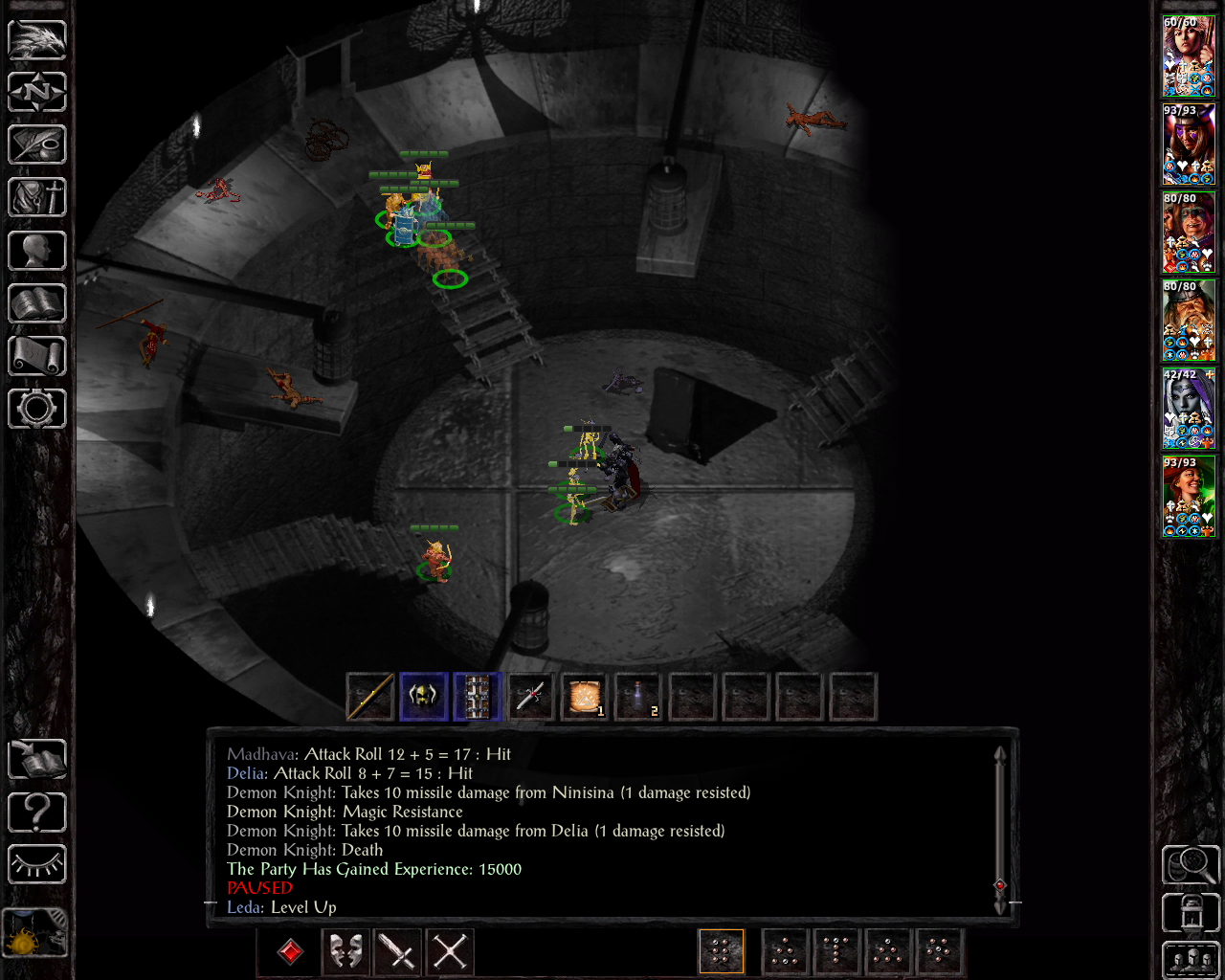Choose the orange-highlighted party formation
1225x980 pixels.
pos(722,951)
